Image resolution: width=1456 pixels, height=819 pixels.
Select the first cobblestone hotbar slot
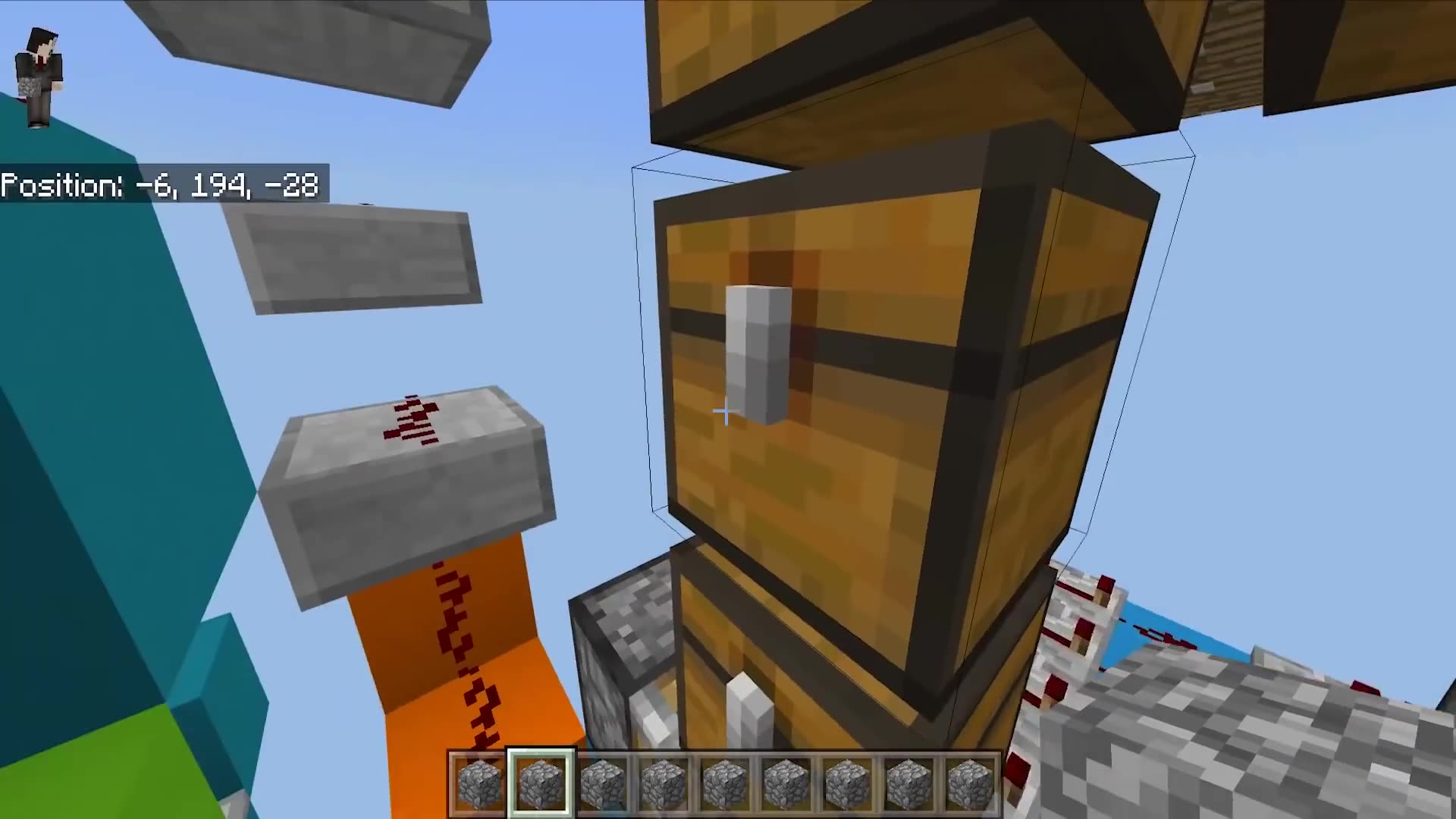[478, 781]
